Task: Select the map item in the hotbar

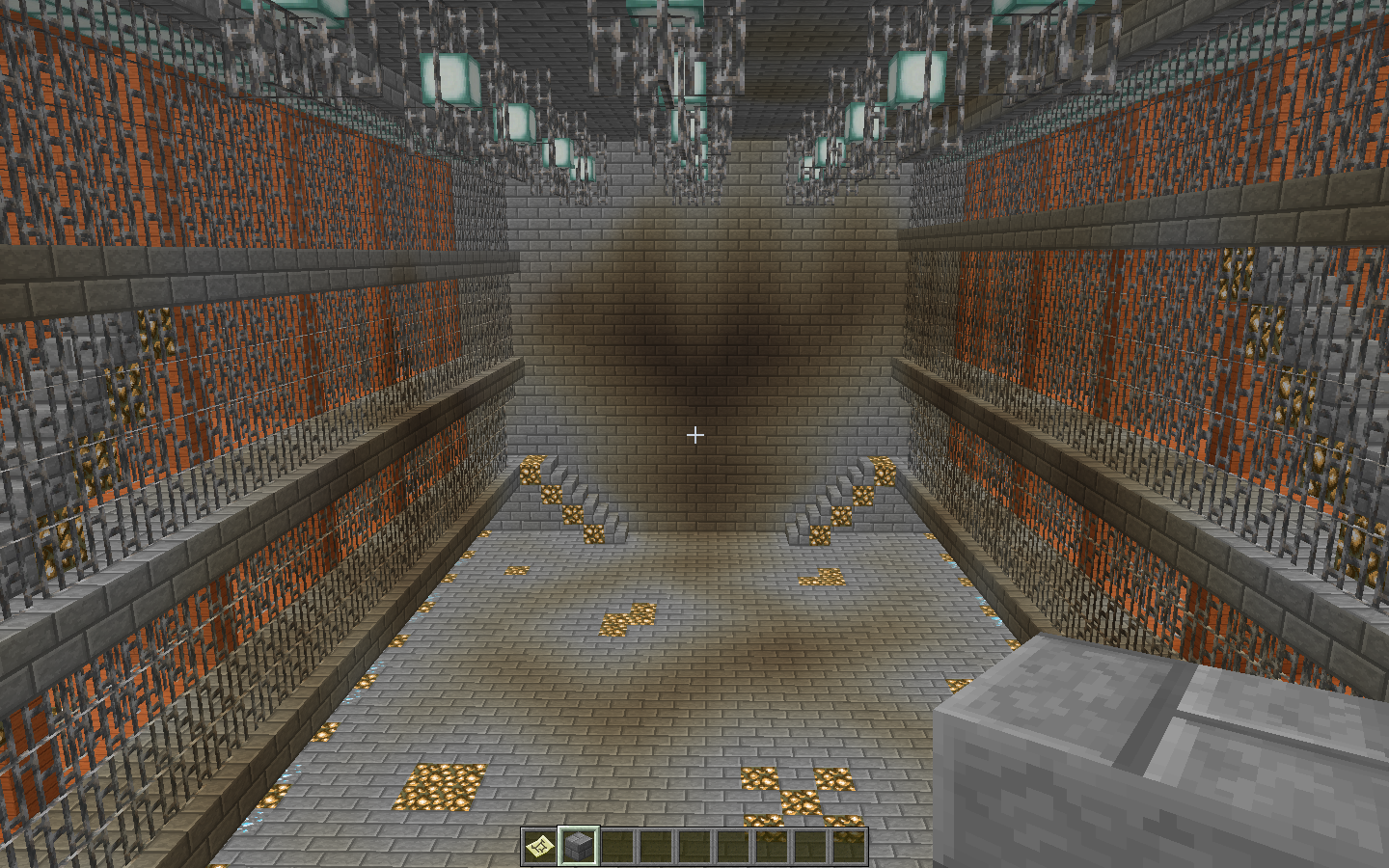Action: point(540,846)
